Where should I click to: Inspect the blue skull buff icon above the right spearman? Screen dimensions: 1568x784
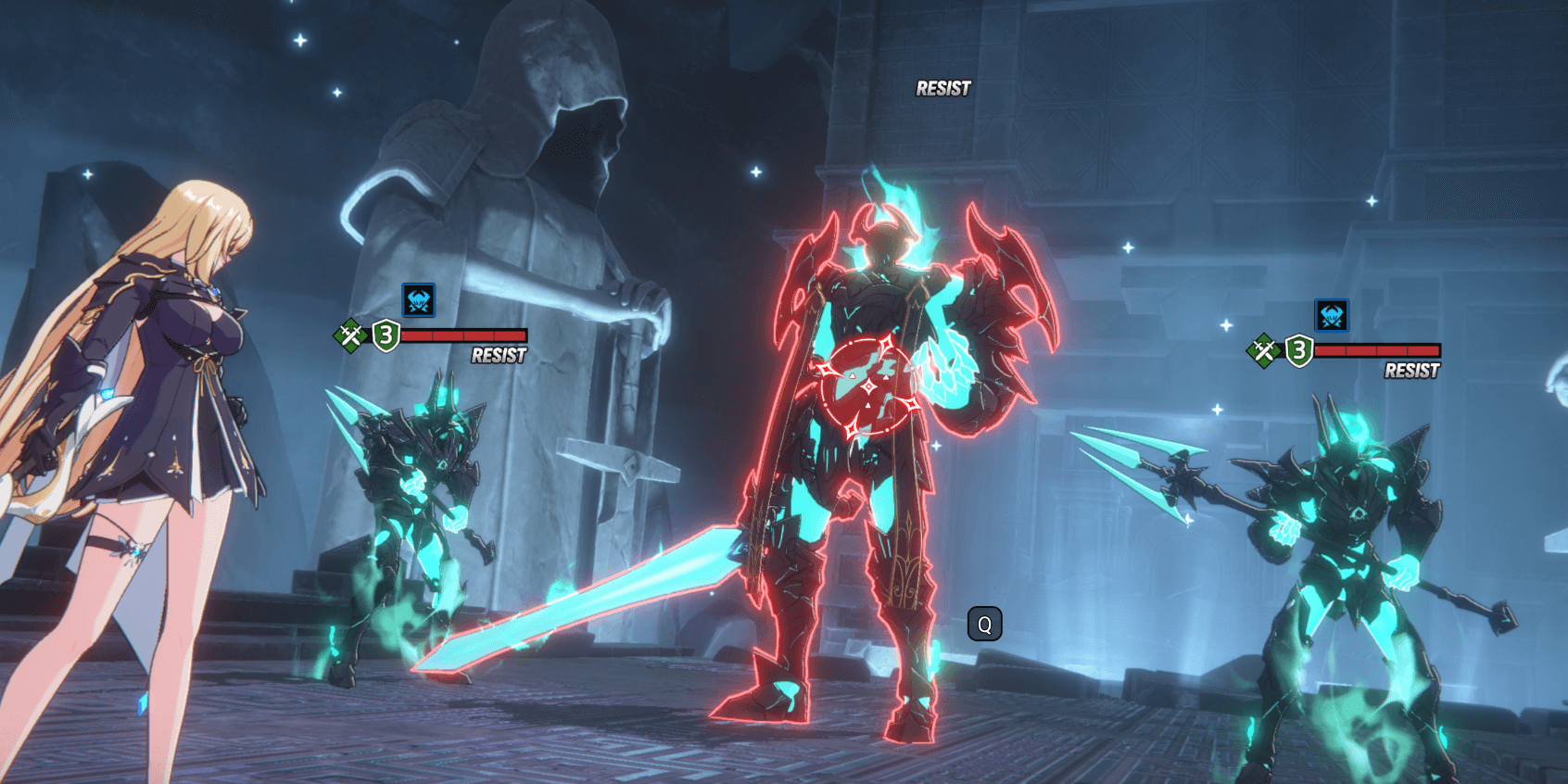click(1332, 315)
